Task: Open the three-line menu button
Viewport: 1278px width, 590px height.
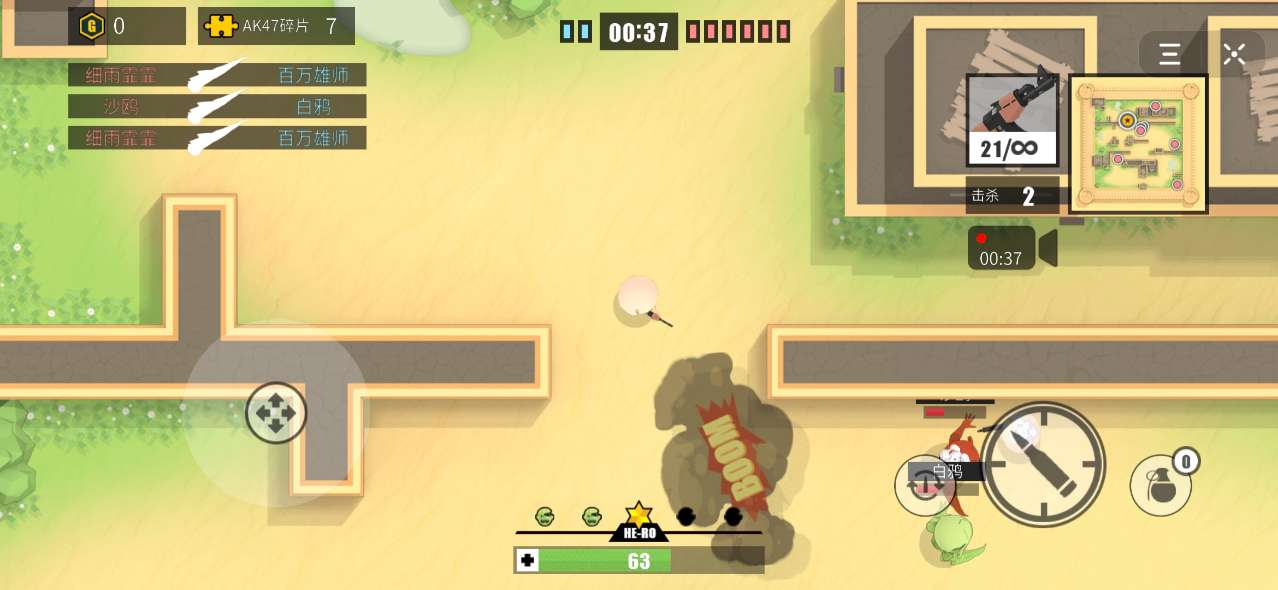Action: pyautogui.click(x=1169, y=54)
